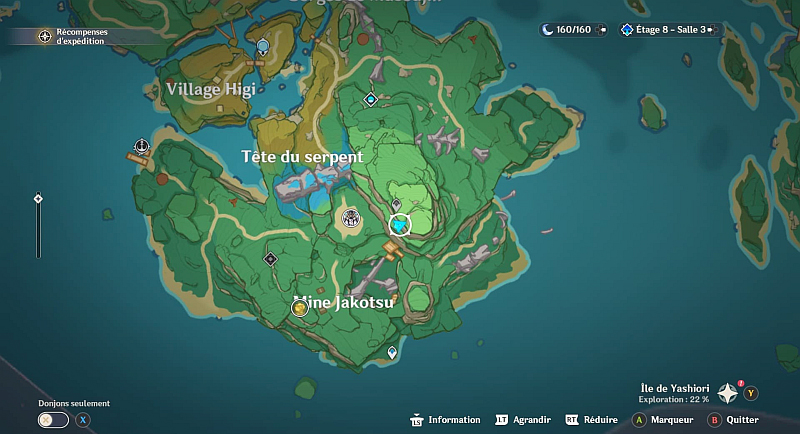800x434 pixels.
Task: Open the Récompenses d'expédition panel
Action: point(46,37)
